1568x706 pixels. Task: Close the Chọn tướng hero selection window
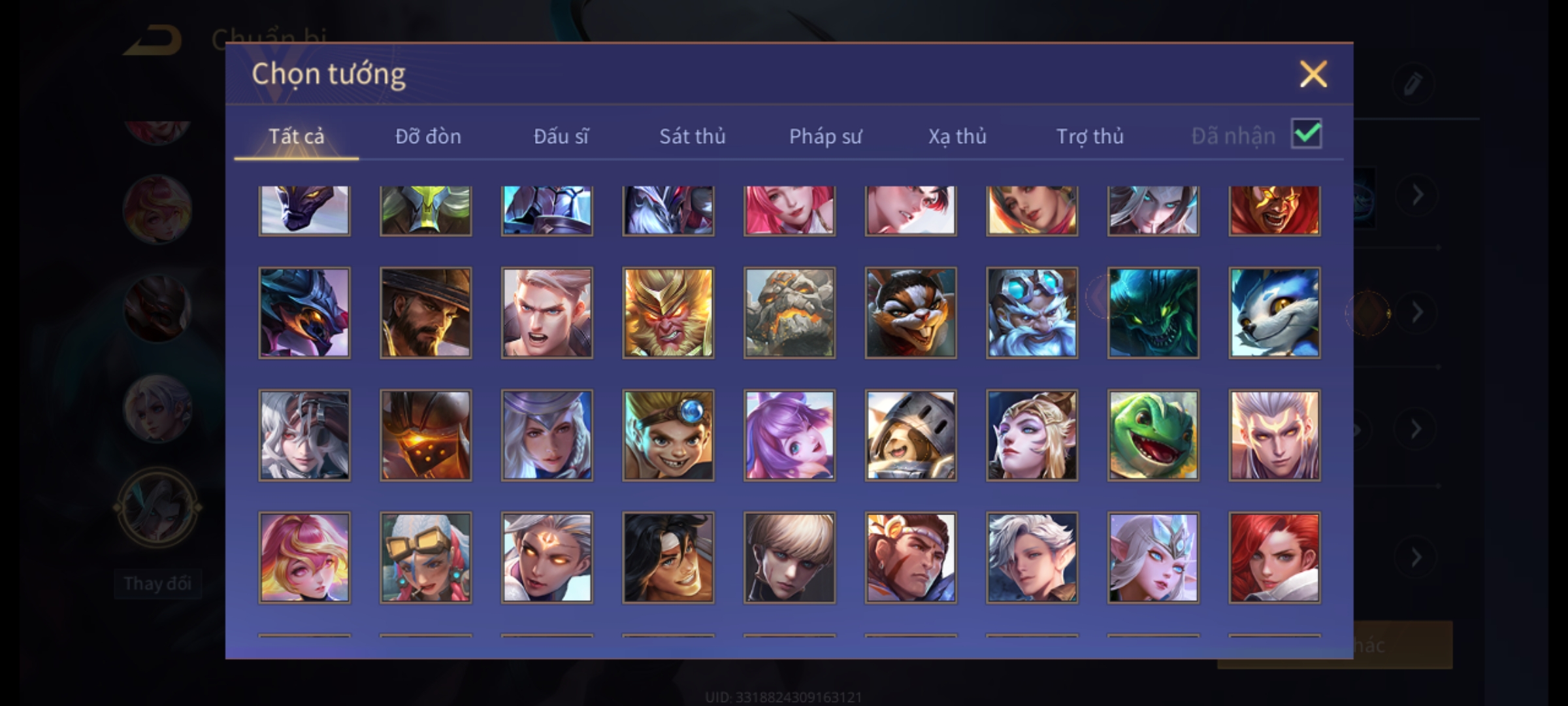[x=1313, y=74]
